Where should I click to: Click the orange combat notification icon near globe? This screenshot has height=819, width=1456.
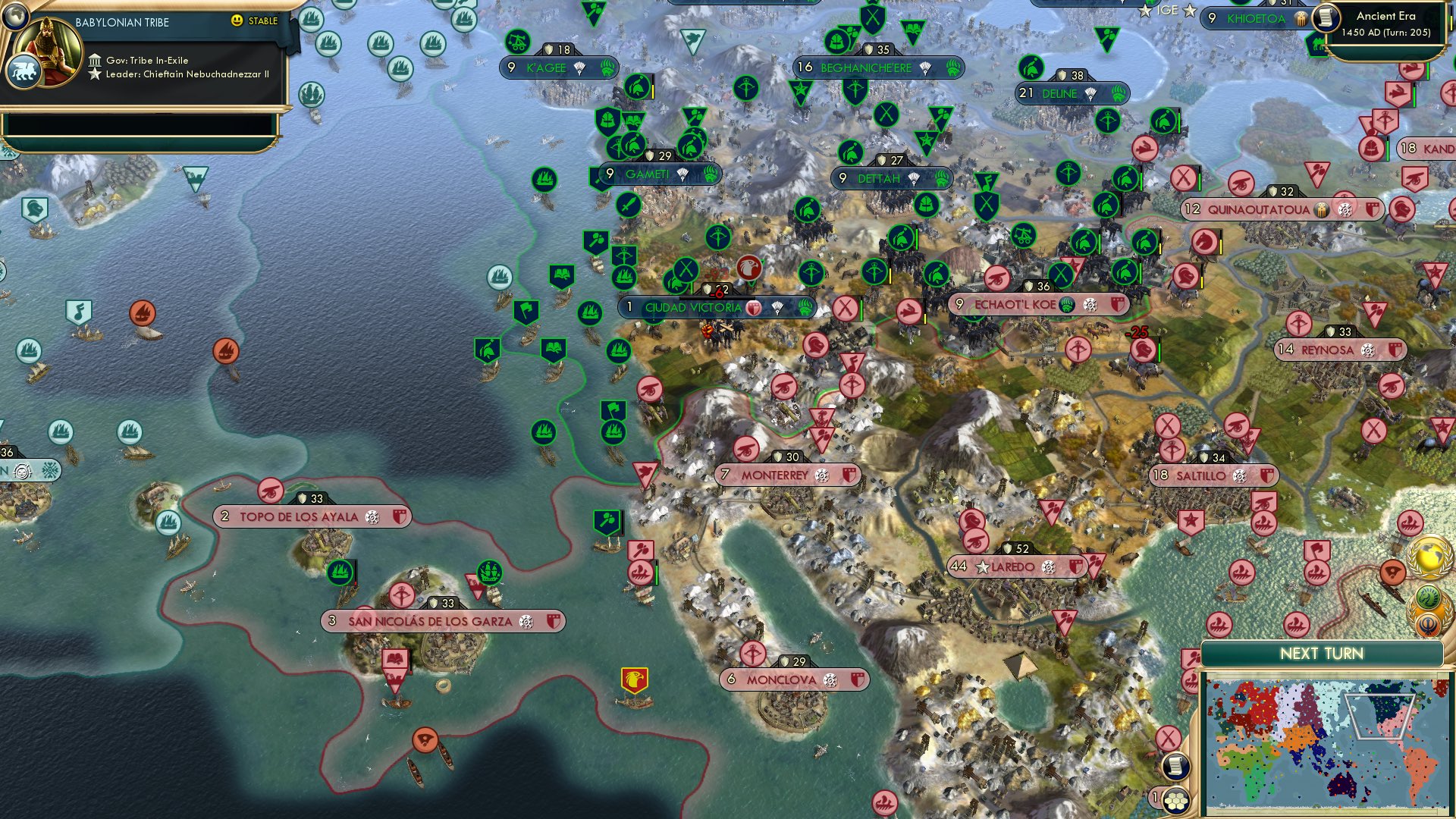tap(1392, 571)
